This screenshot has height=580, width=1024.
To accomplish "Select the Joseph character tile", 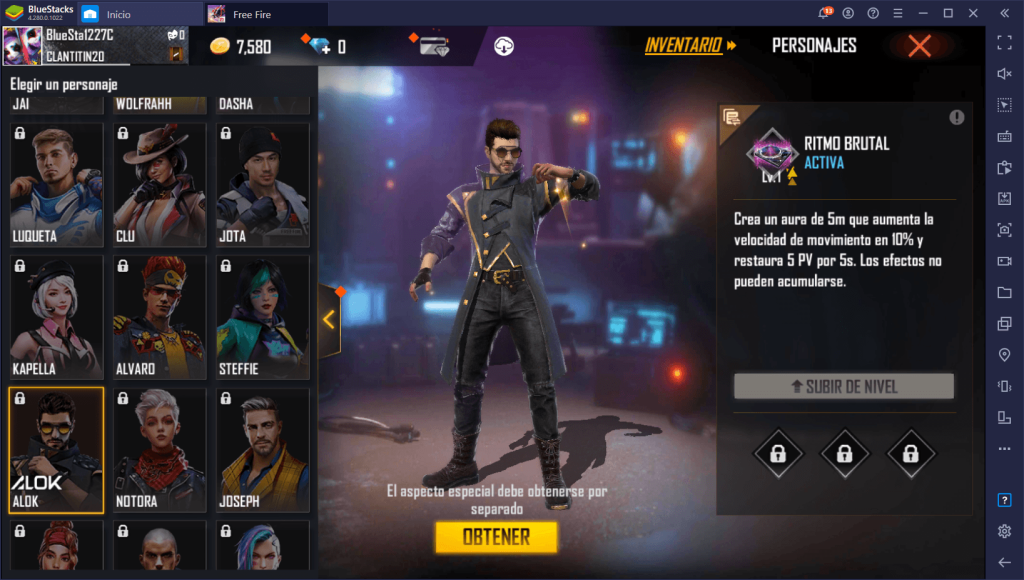I will (x=263, y=449).
